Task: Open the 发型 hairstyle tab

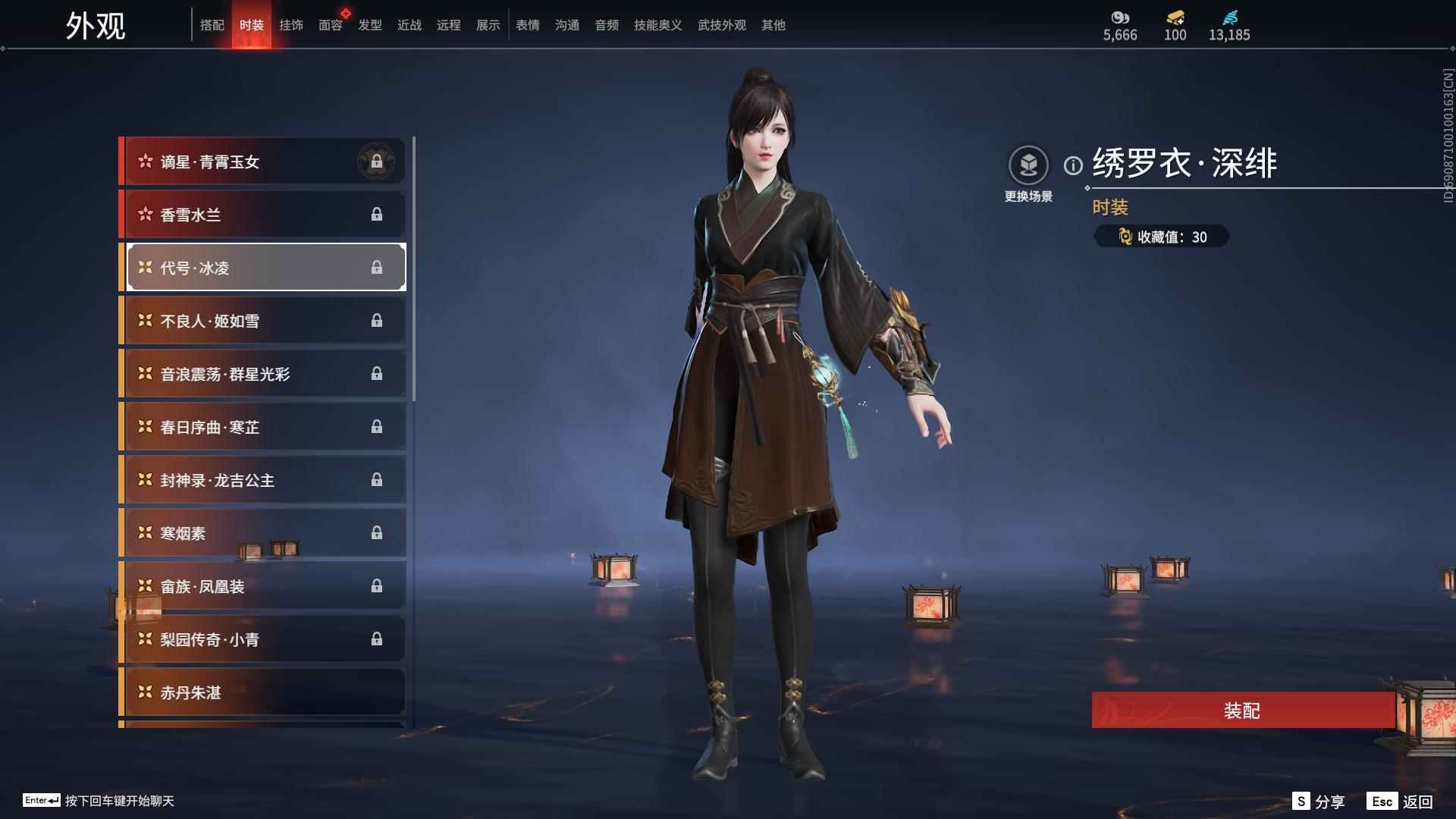Action: click(369, 24)
